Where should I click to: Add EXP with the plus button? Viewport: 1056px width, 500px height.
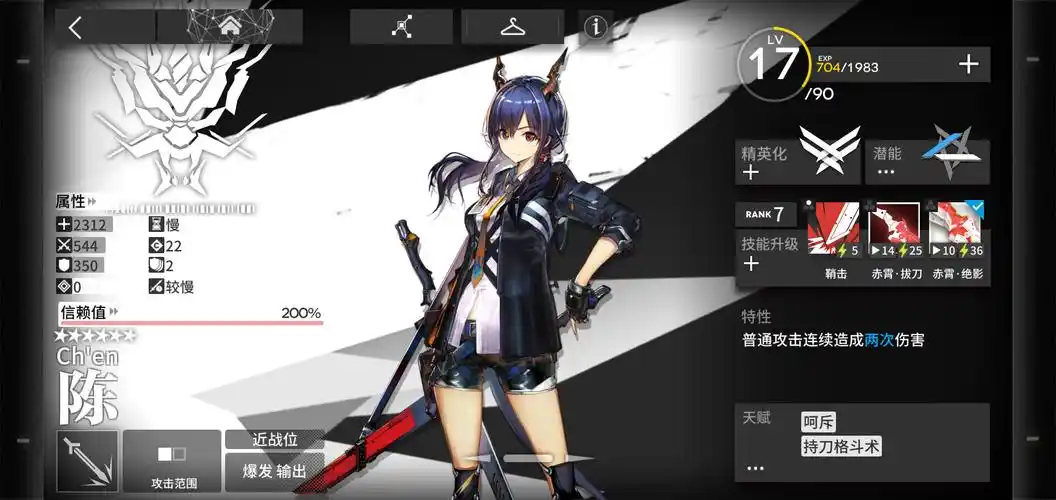968,65
